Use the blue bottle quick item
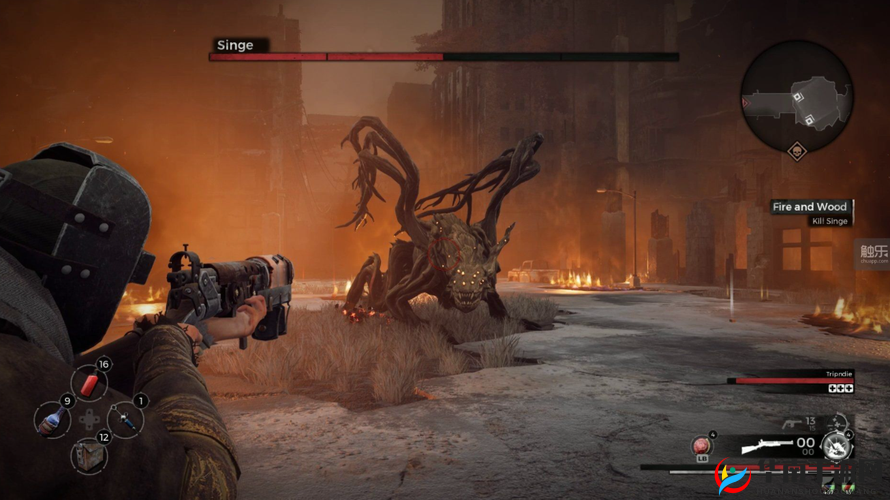This screenshot has height=500, width=890. [x=51, y=420]
